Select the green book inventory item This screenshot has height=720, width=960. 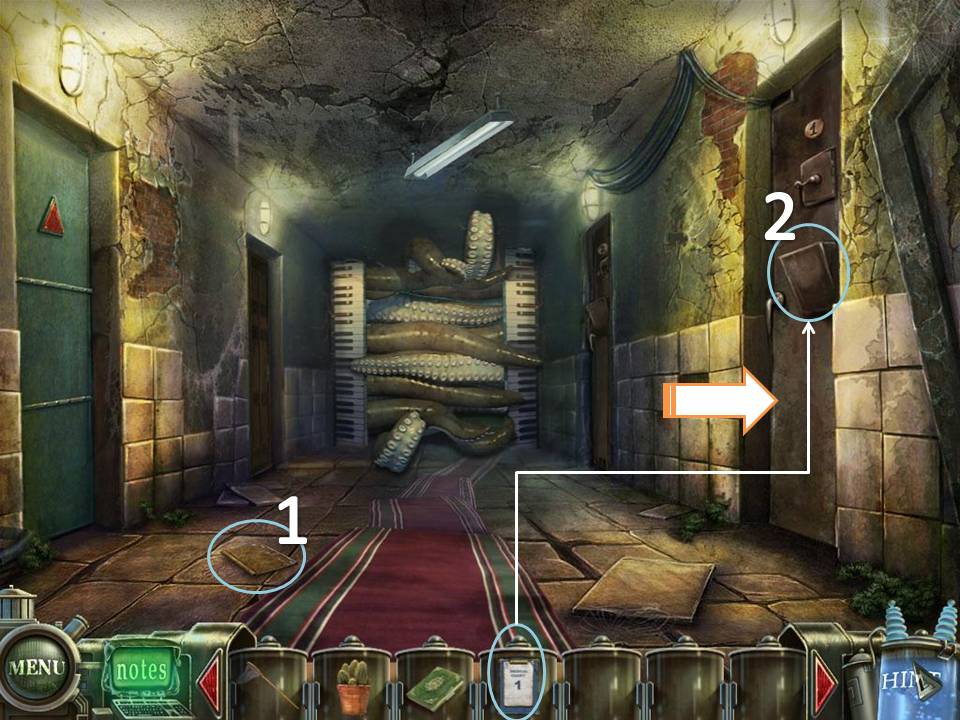pos(434,688)
